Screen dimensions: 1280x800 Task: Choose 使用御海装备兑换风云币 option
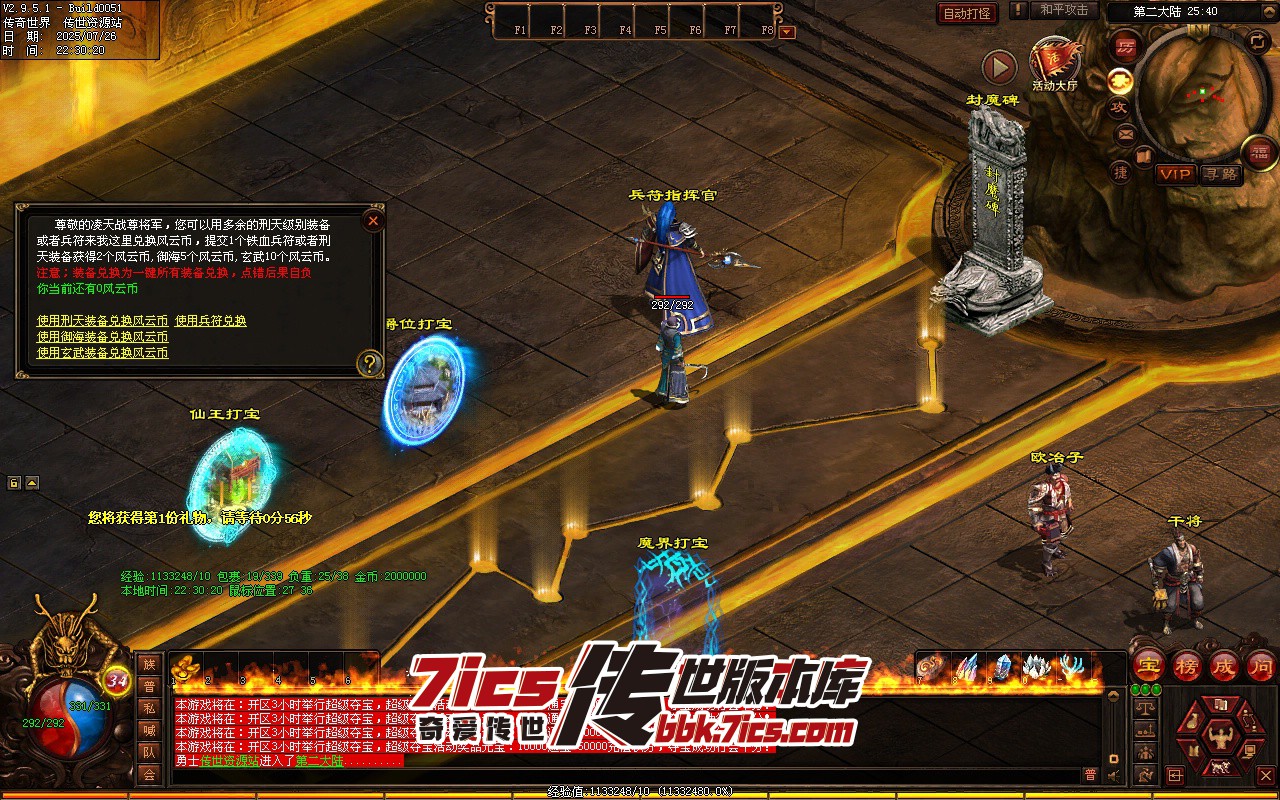tap(102, 337)
